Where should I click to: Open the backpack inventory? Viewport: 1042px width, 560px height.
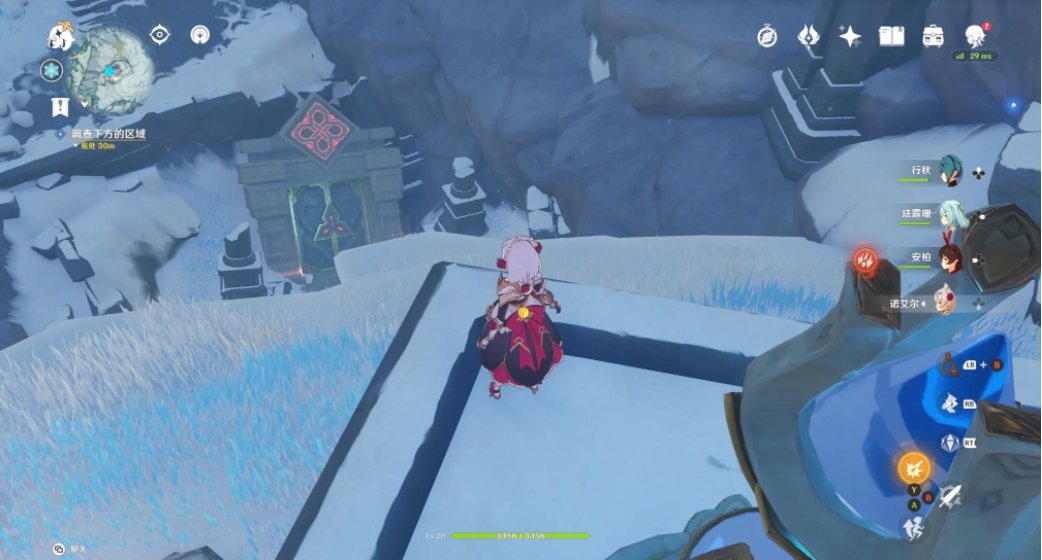point(933,37)
